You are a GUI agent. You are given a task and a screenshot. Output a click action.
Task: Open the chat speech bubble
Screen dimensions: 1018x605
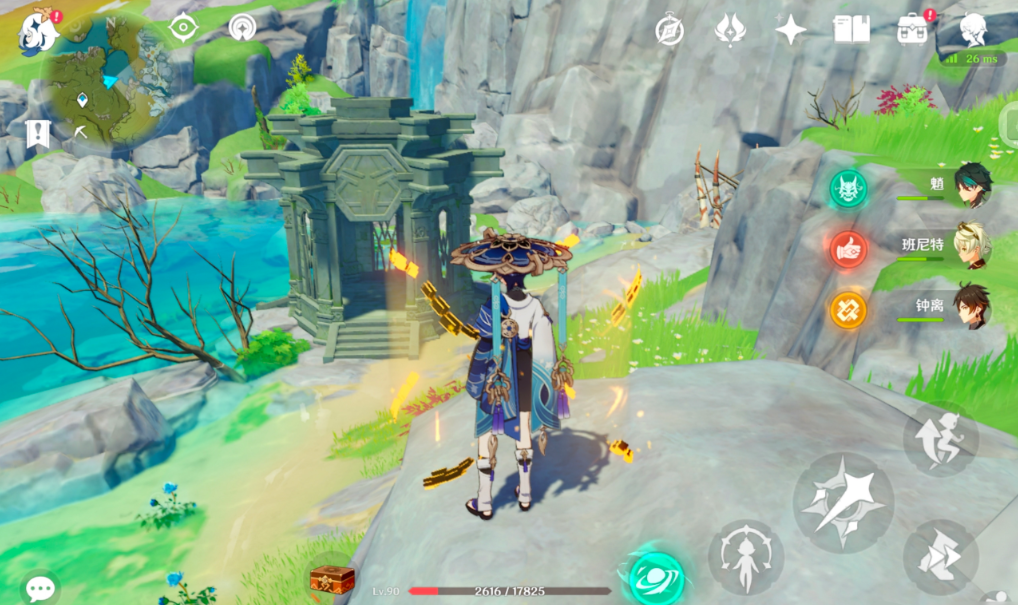(40, 588)
